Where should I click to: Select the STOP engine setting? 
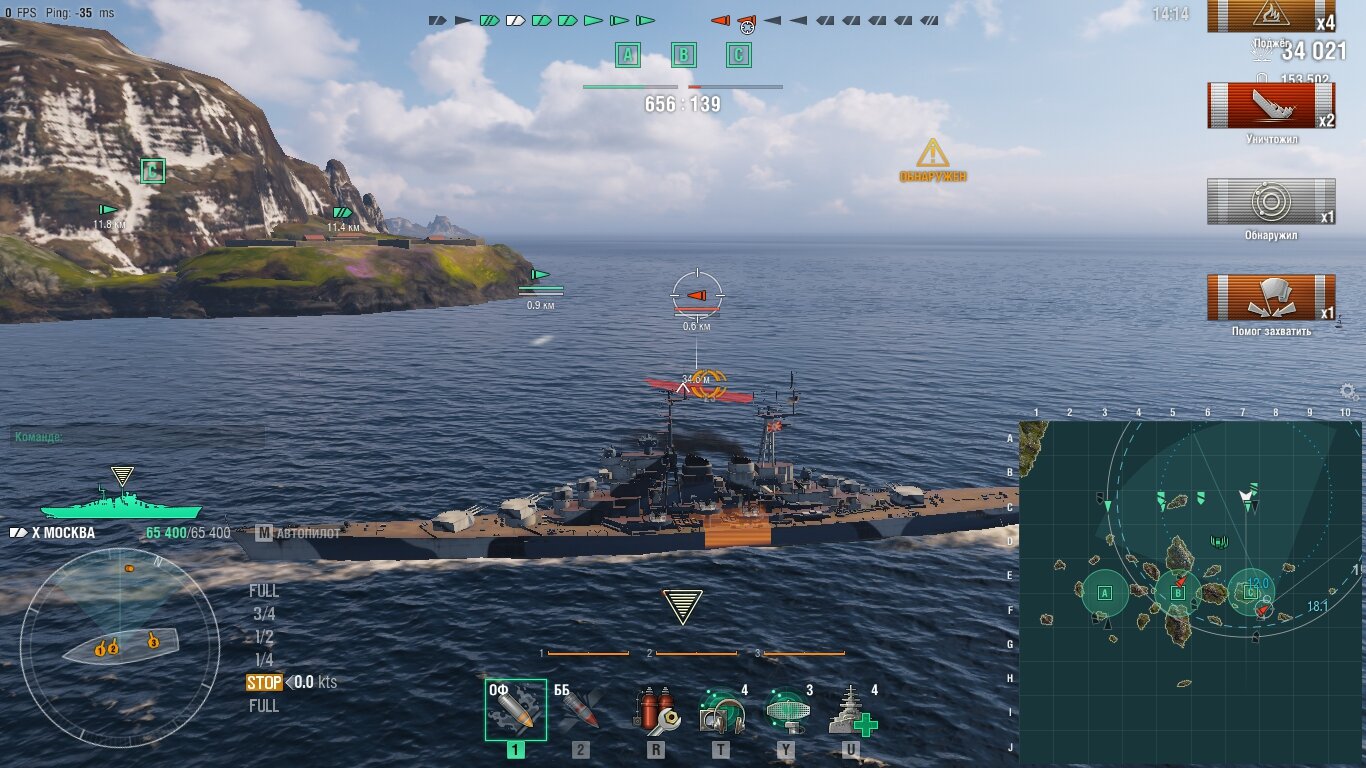click(265, 683)
